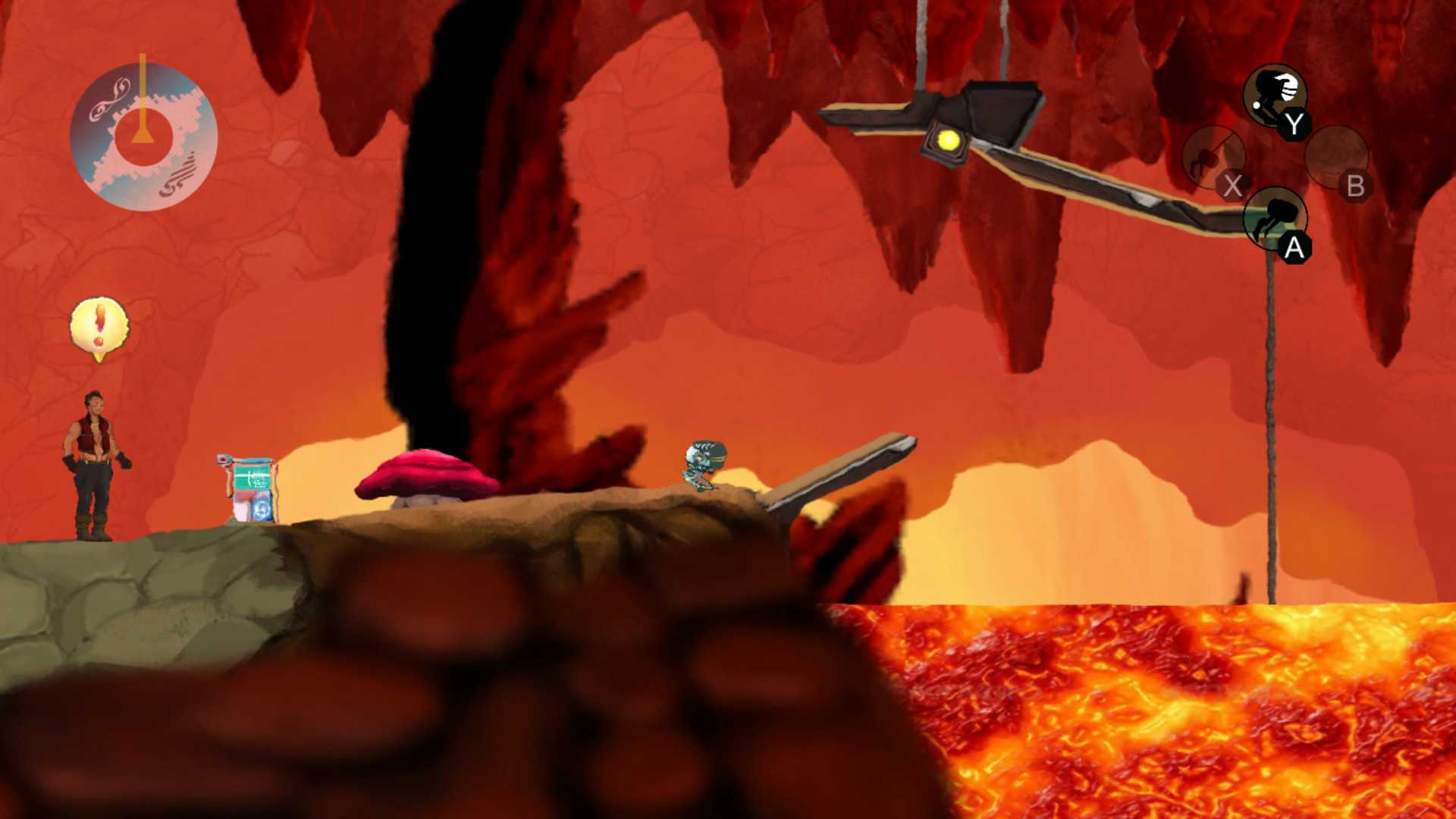Select the jumping legs ability icon

click(x=1275, y=218)
